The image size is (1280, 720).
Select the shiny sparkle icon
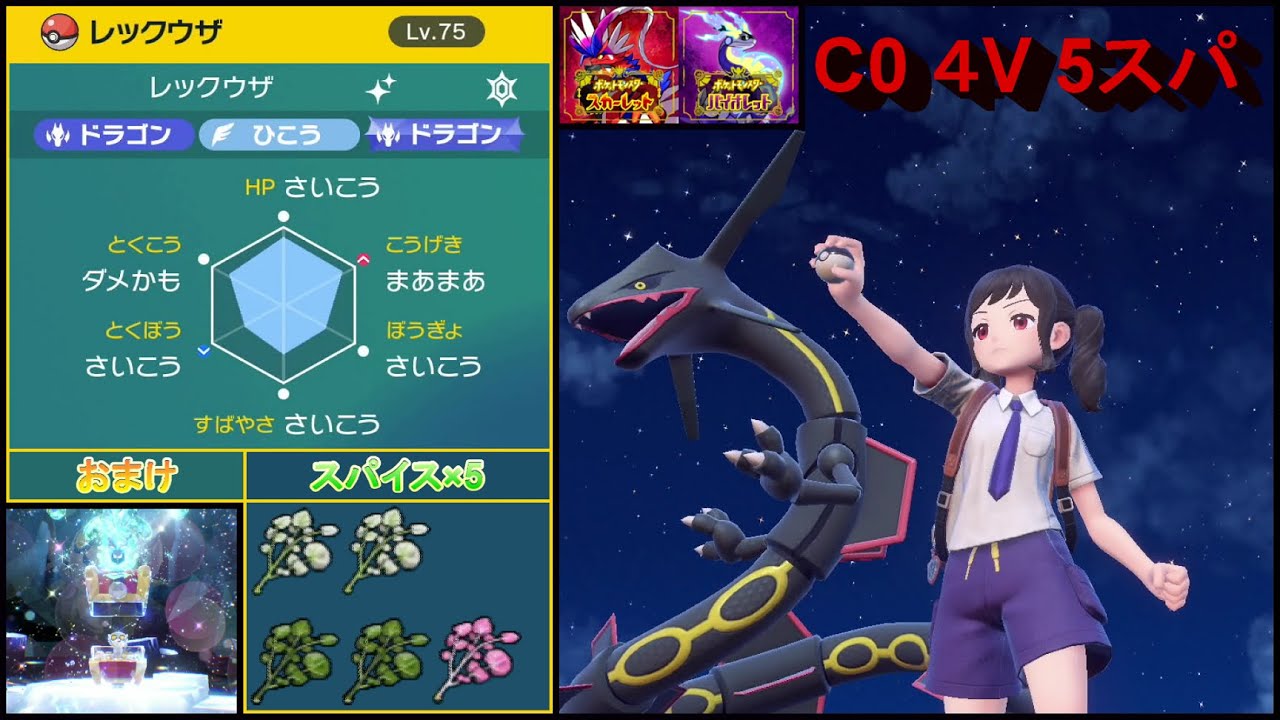pos(380,87)
